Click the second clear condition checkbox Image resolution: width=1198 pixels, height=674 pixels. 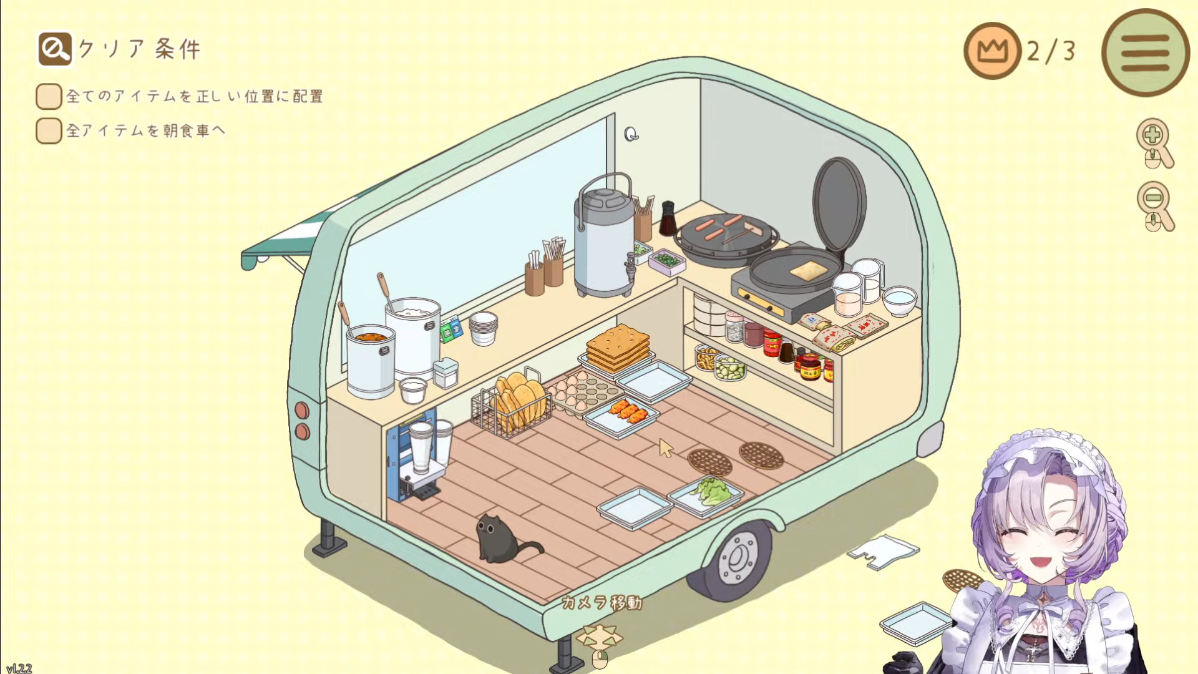pos(49,130)
